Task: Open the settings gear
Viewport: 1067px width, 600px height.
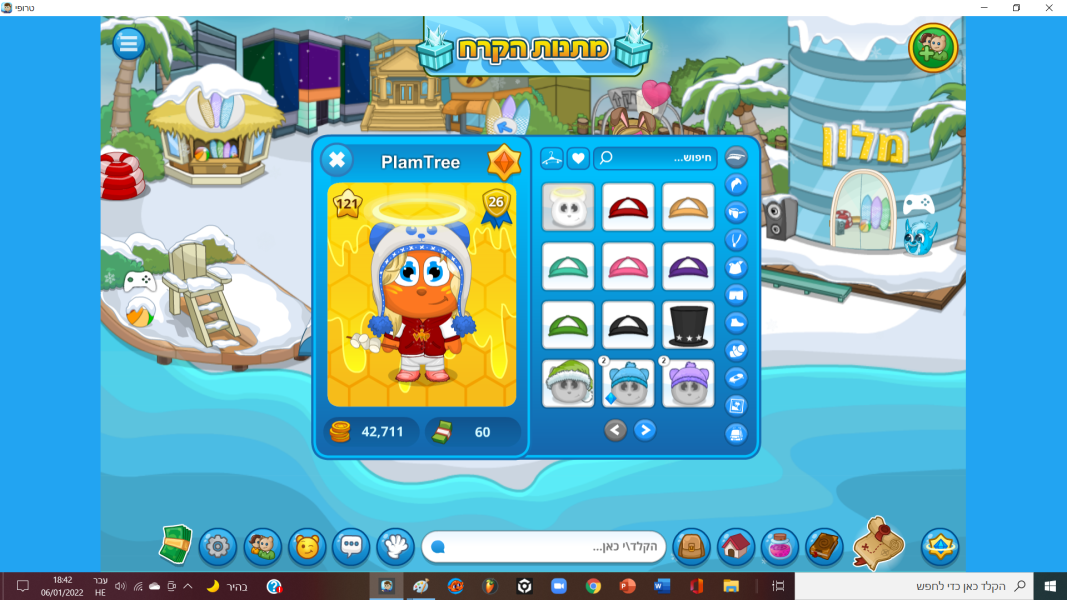Action: click(218, 546)
